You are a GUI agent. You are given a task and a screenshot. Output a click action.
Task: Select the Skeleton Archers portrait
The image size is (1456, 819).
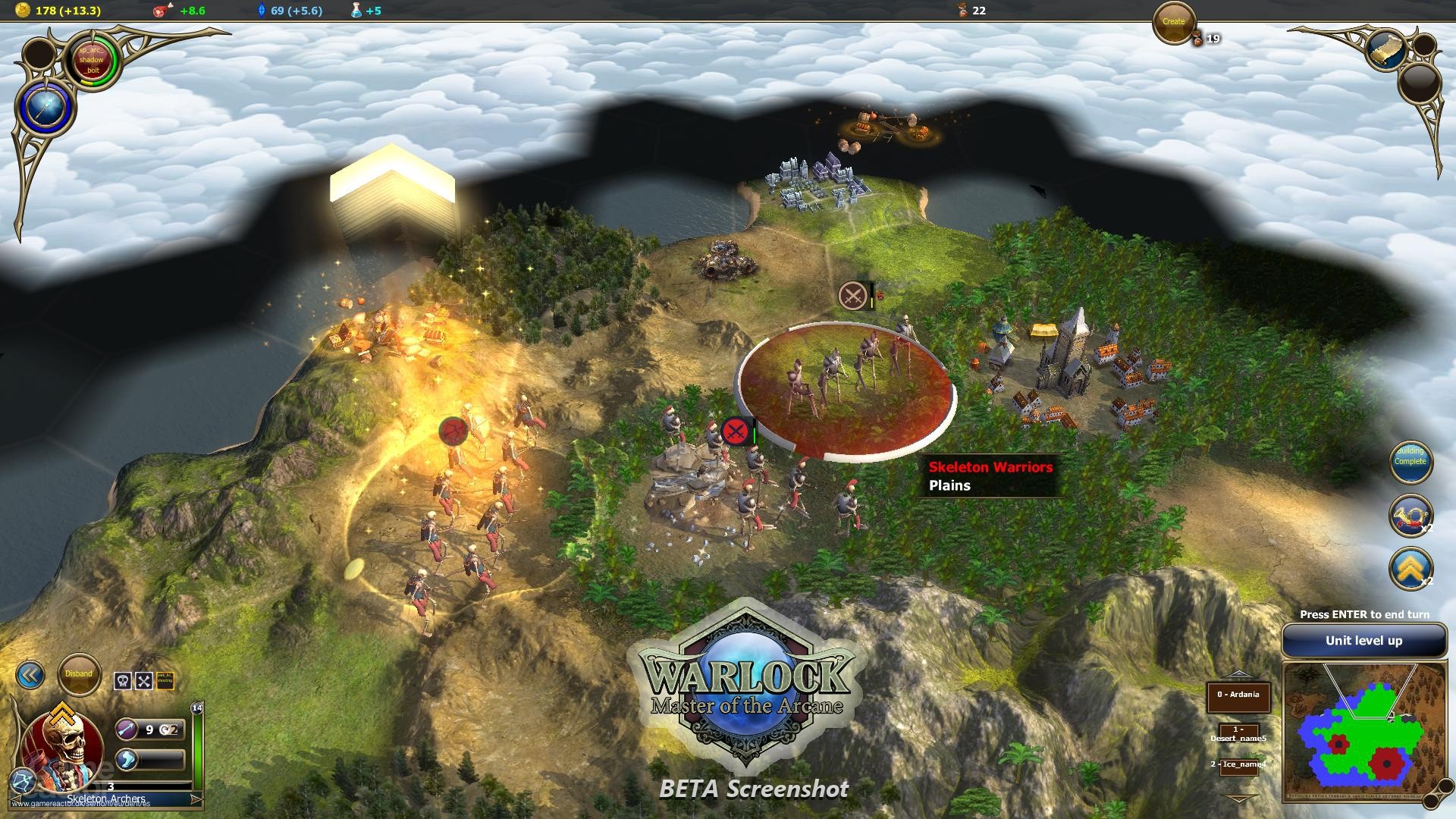(x=62, y=747)
